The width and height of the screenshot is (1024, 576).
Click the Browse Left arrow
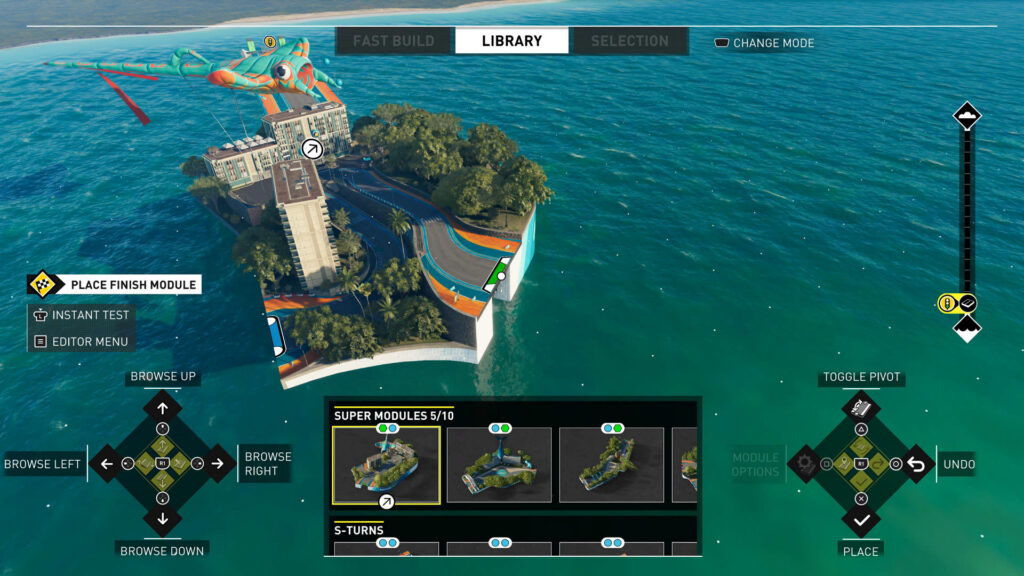point(106,463)
